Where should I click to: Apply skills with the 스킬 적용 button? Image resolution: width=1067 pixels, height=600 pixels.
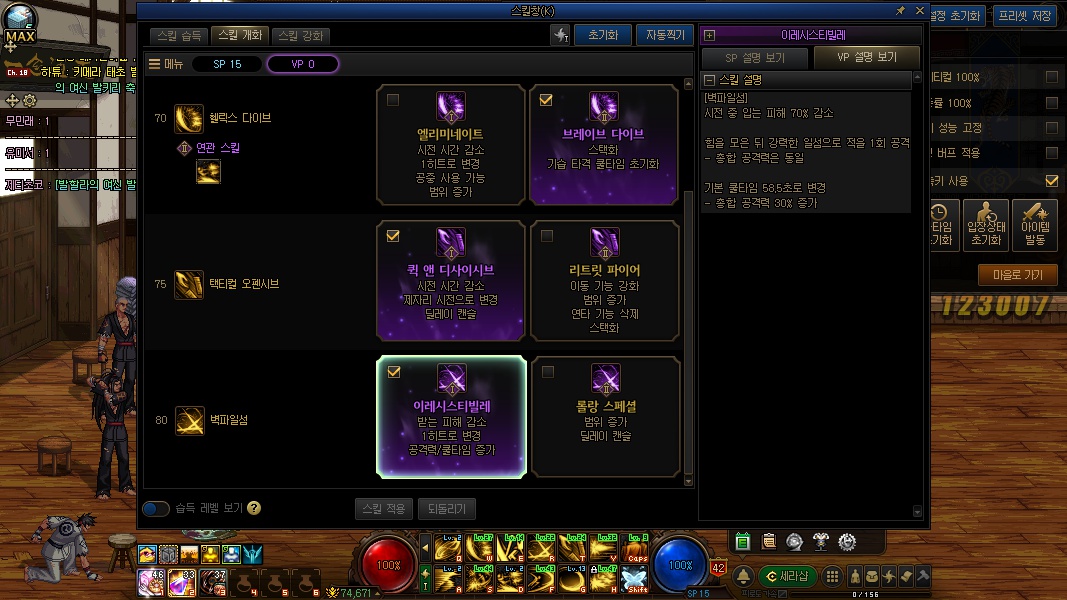point(383,509)
